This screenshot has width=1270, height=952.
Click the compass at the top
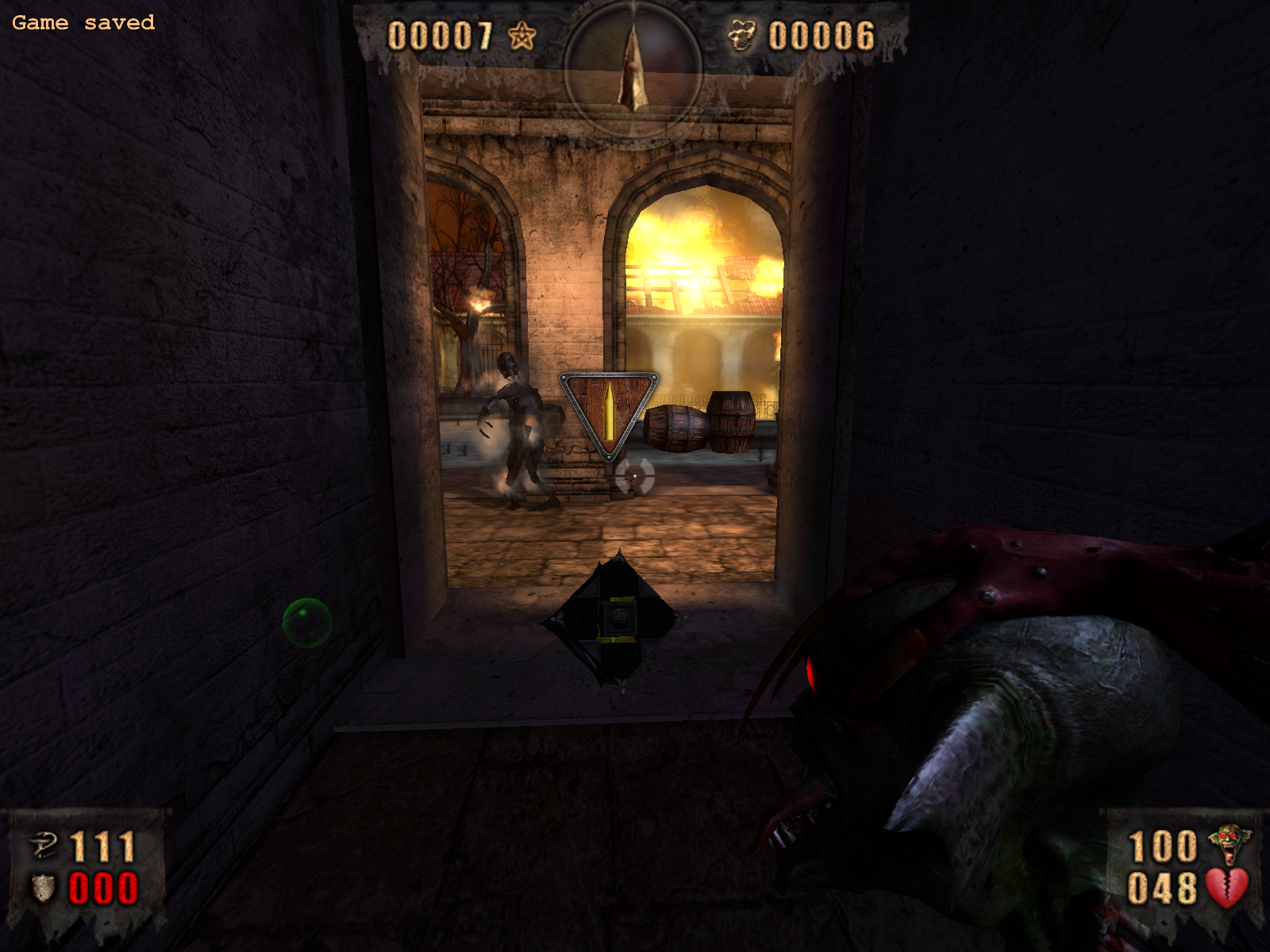tap(633, 67)
